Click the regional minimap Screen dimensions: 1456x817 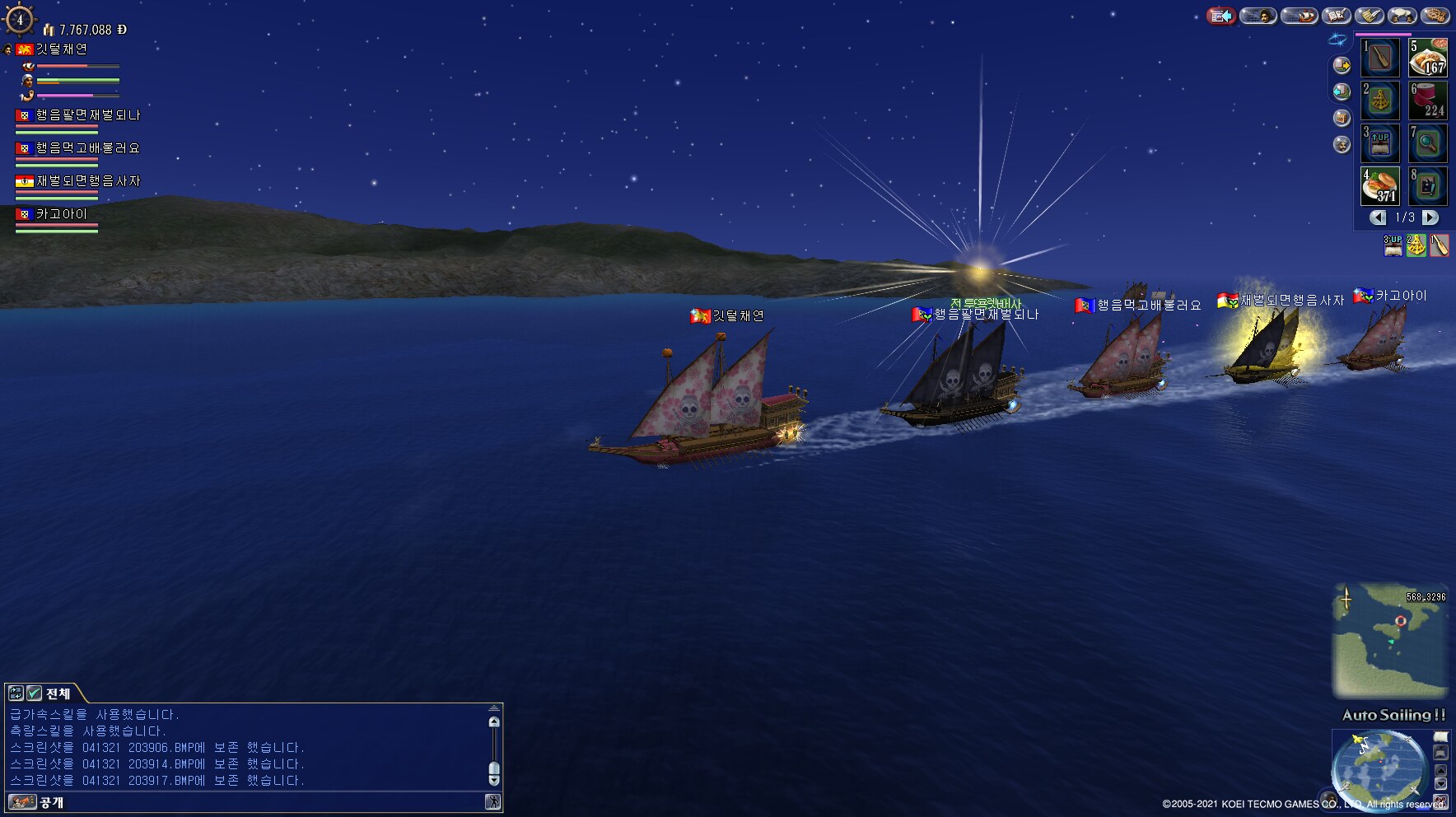click(1389, 640)
